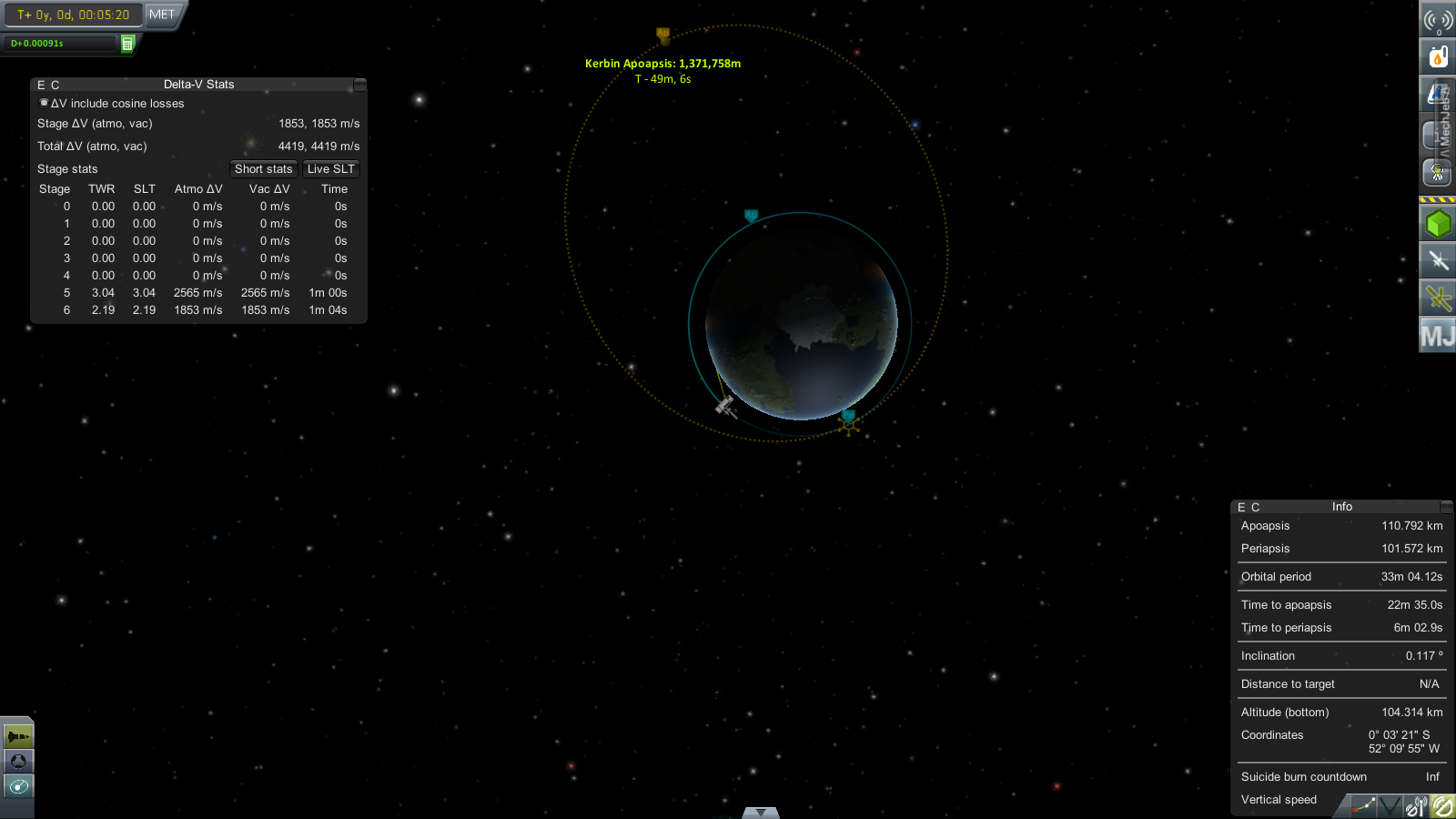Collapse the Info window
Image resolution: width=1456 pixels, height=819 pixels.
point(1446,507)
